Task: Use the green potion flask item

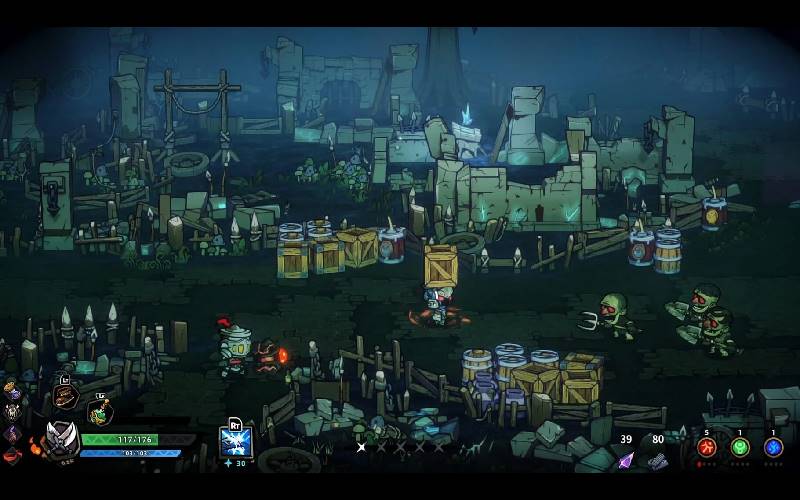Action: (x=100, y=410)
